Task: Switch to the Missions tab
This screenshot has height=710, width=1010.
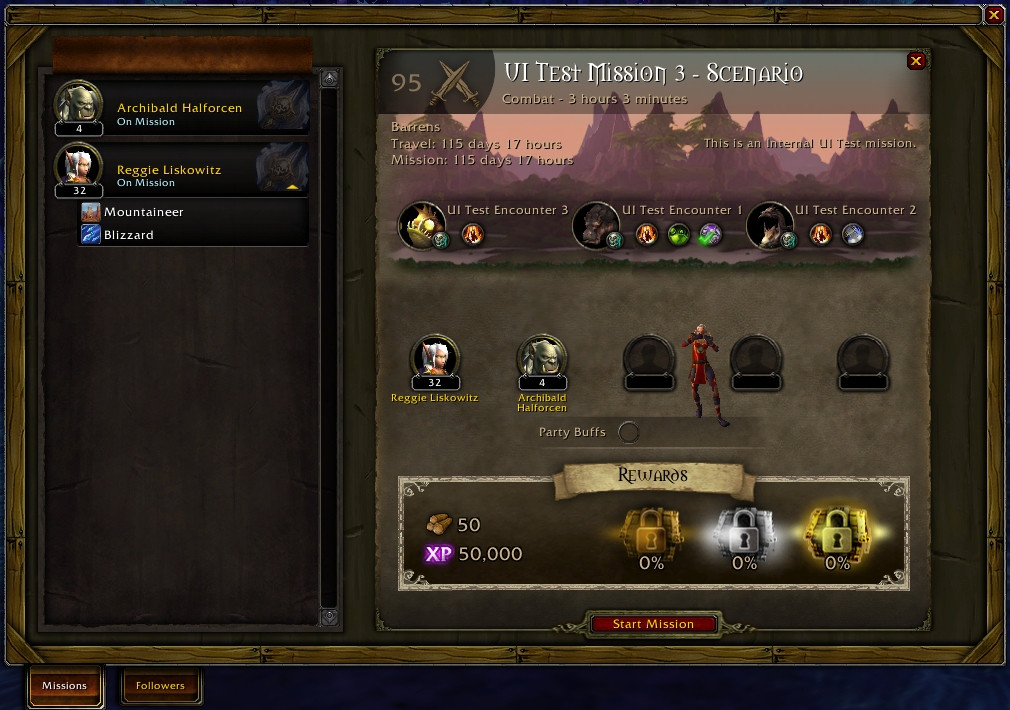Action: click(64, 686)
